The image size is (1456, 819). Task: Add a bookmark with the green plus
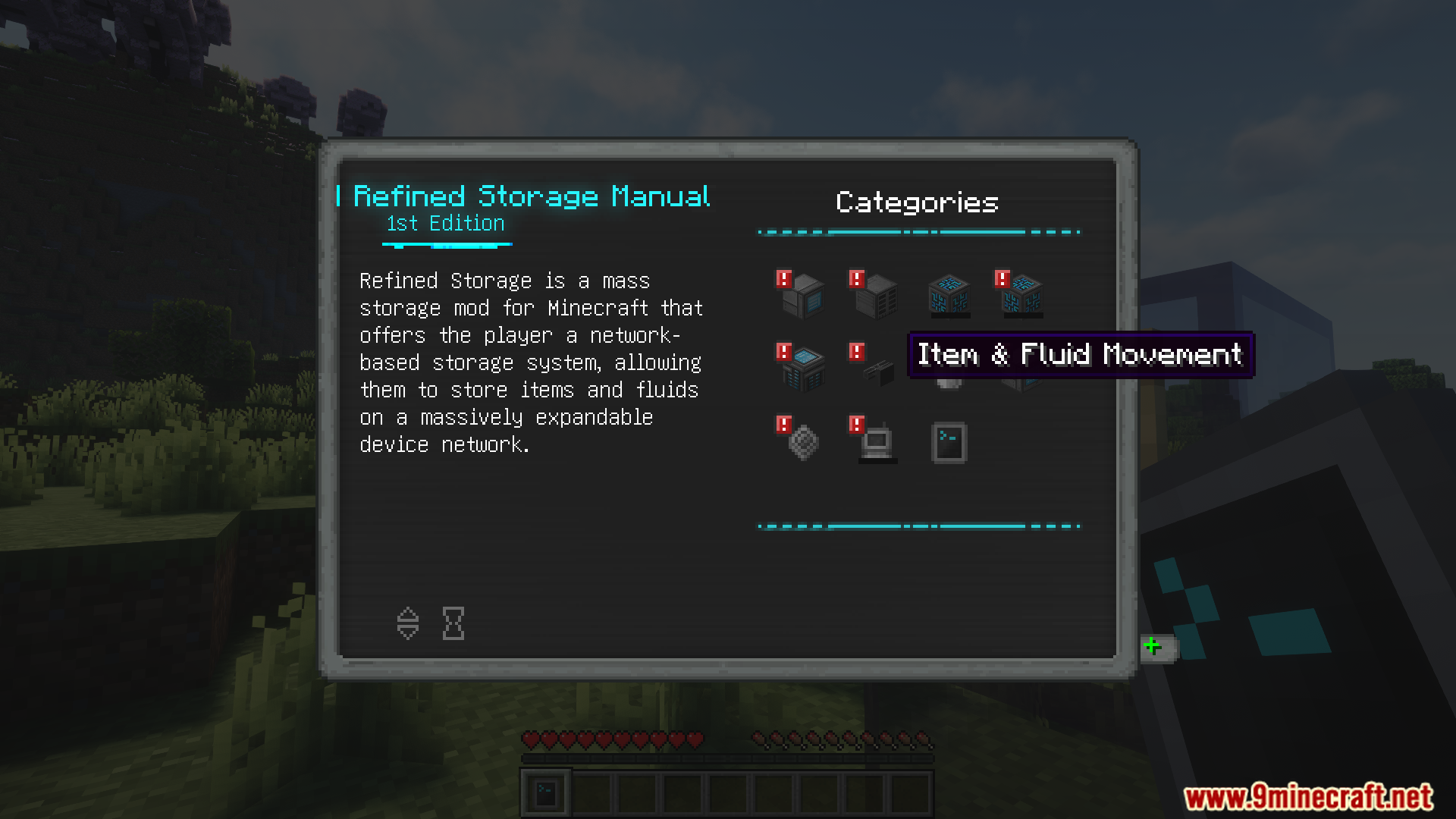click(x=1153, y=647)
